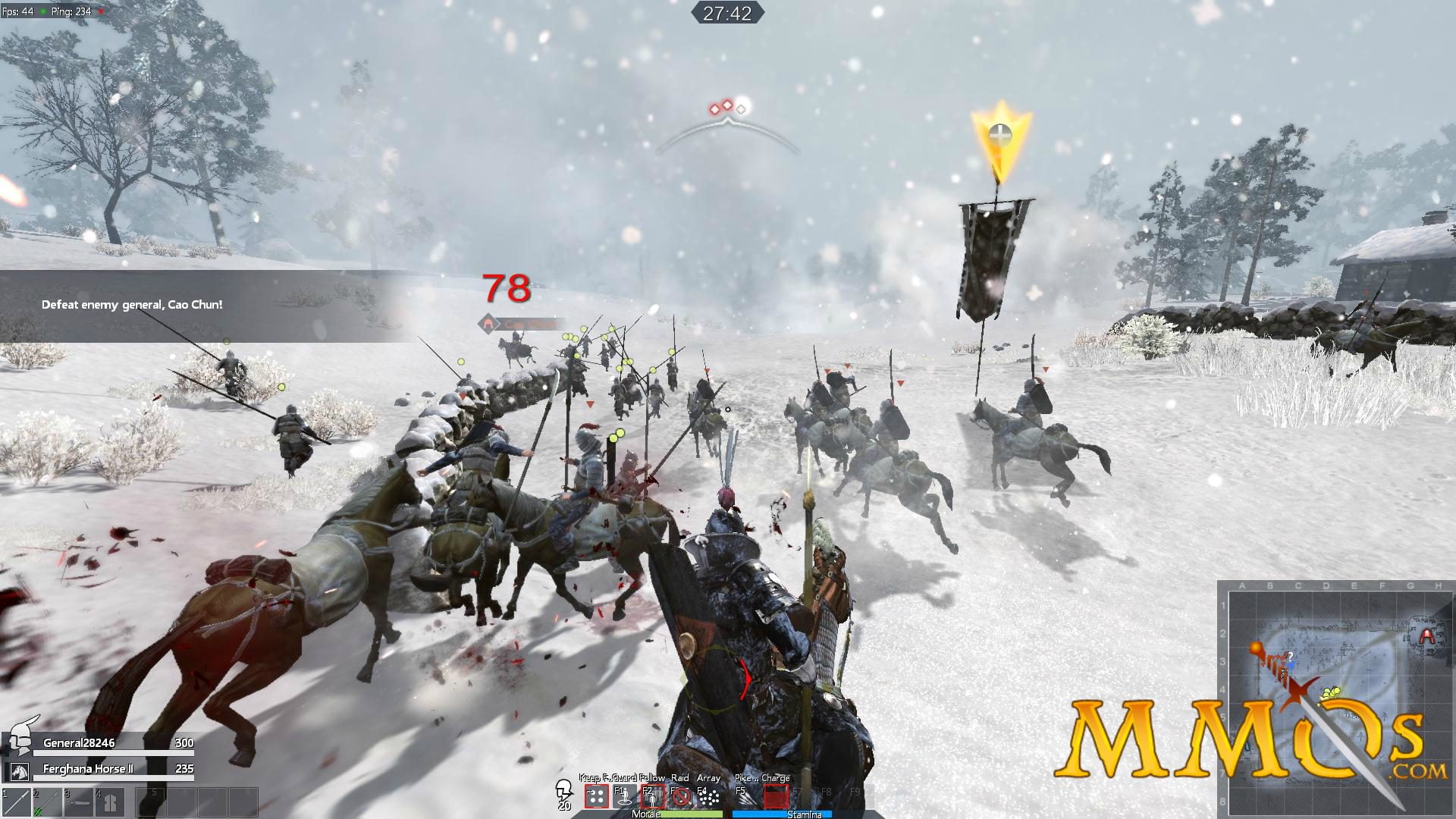Select the General28246 portrait icon
The width and height of the screenshot is (1456, 819).
point(20,742)
